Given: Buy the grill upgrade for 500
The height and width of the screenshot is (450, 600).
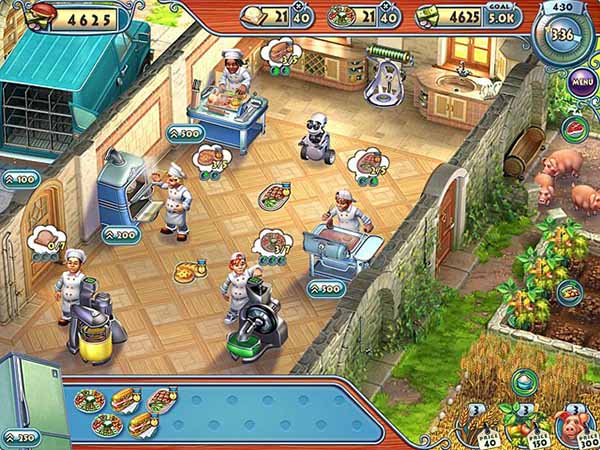Looking at the screenshot, I should (326, 289).
